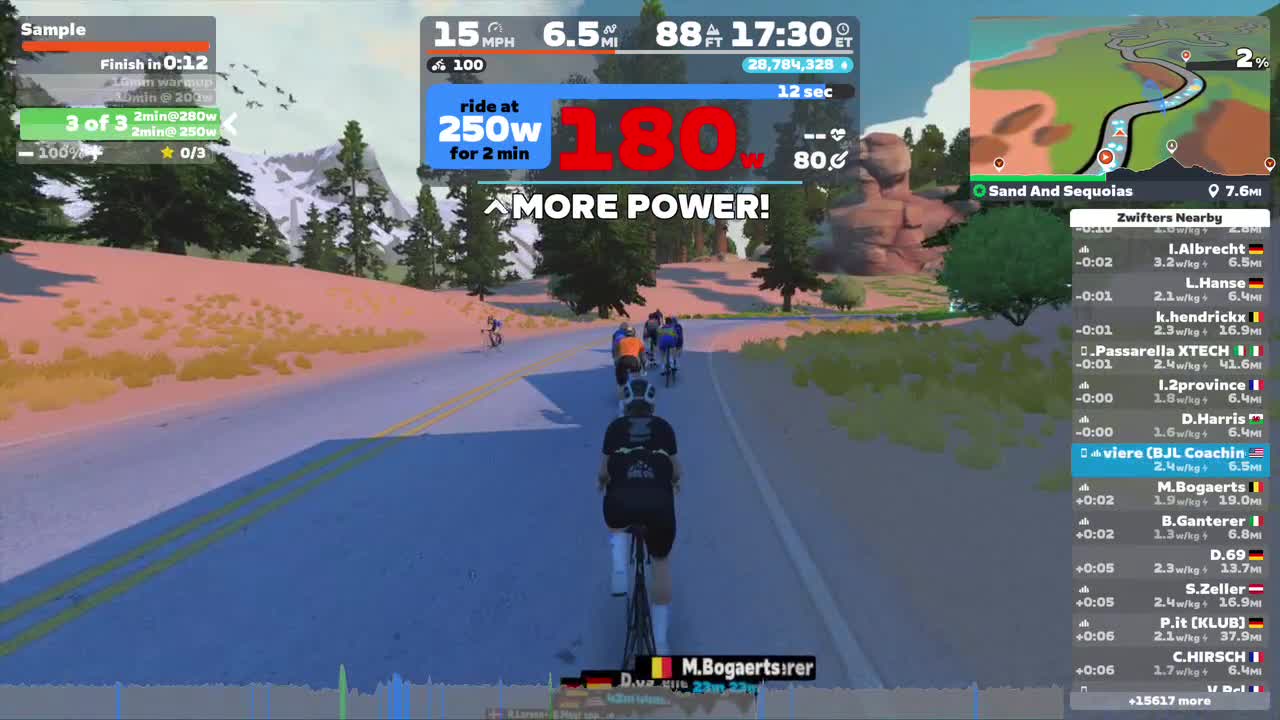This screenshot has height=720, width=1280.
Task: Select the D.69 rider row
Action: pyautogui.click(x=1169, y=562)
